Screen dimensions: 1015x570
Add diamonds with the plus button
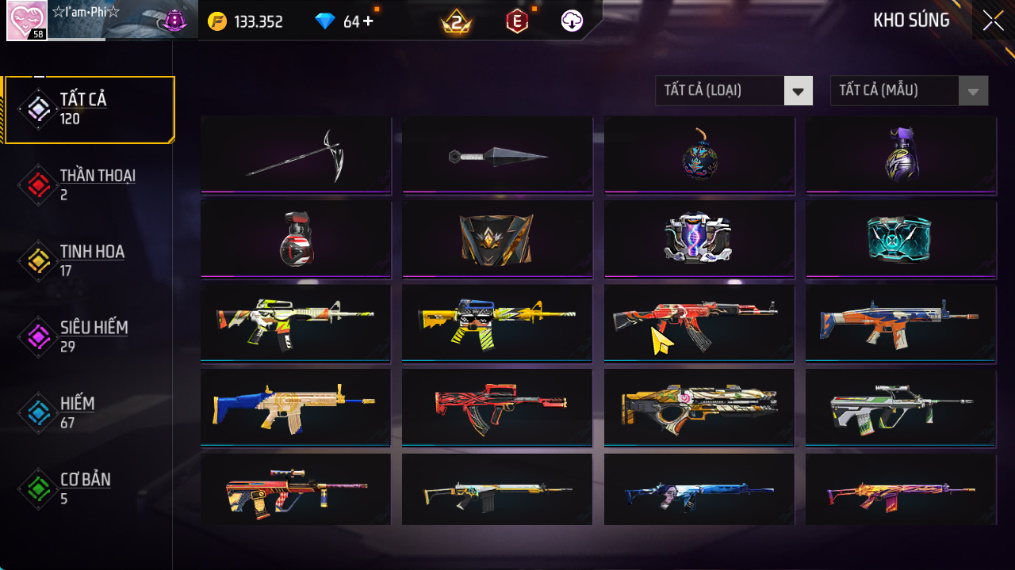click(x=368, y=21)
